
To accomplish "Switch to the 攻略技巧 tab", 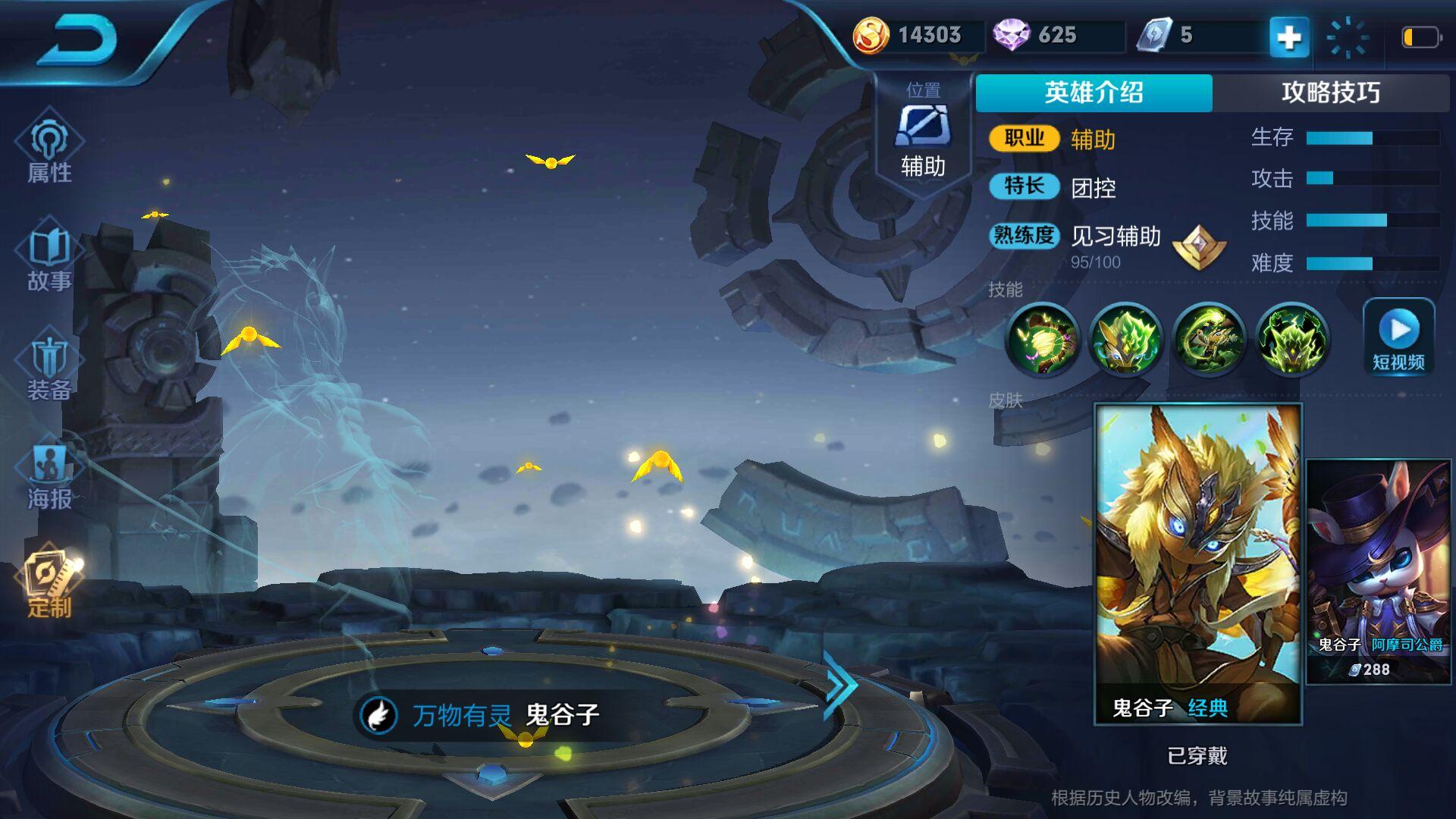I will (x=1330, y=93).
